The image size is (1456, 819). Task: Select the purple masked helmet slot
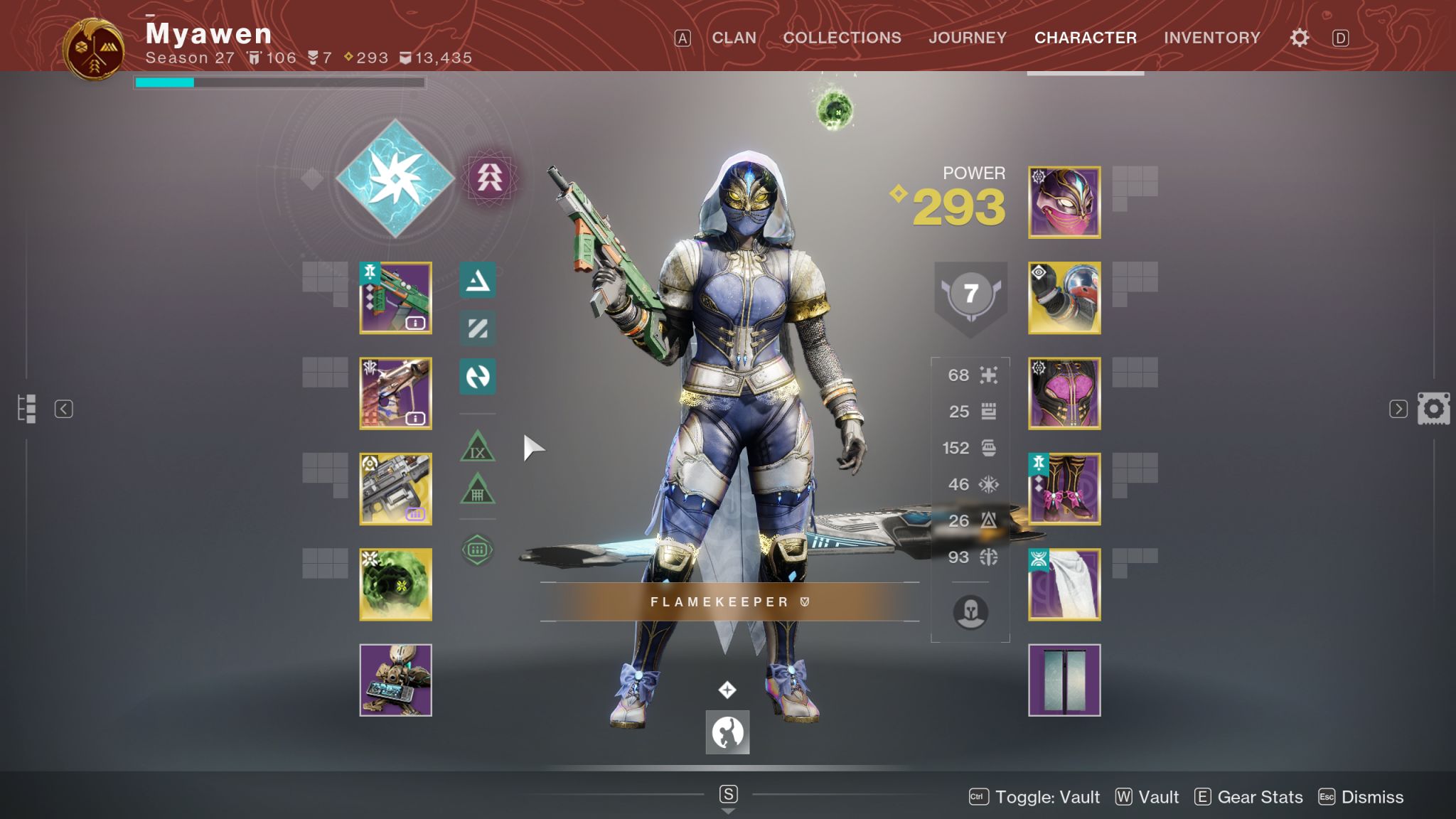coord(1064,203)
